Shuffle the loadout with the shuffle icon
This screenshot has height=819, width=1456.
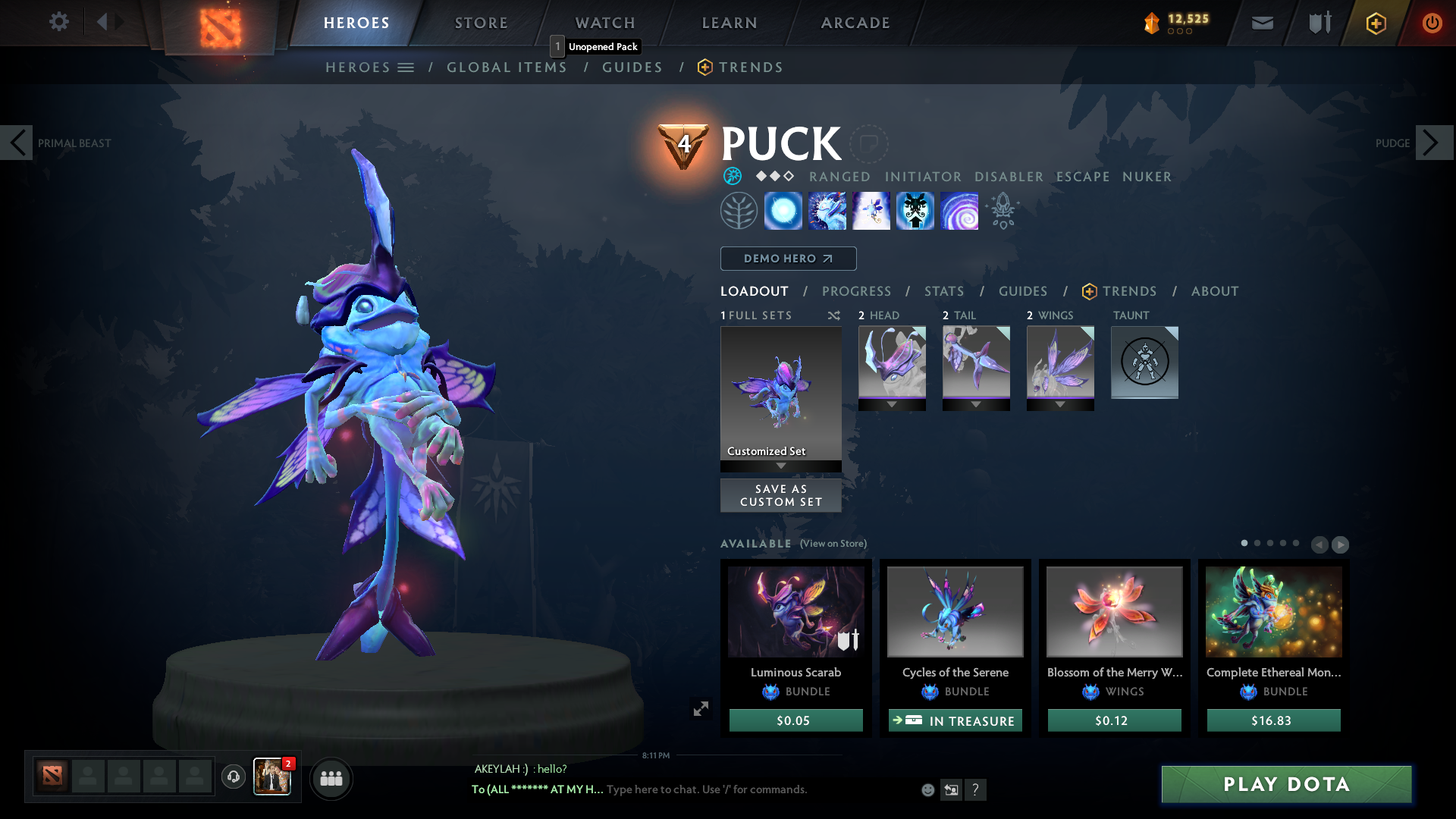click(833, 315)
